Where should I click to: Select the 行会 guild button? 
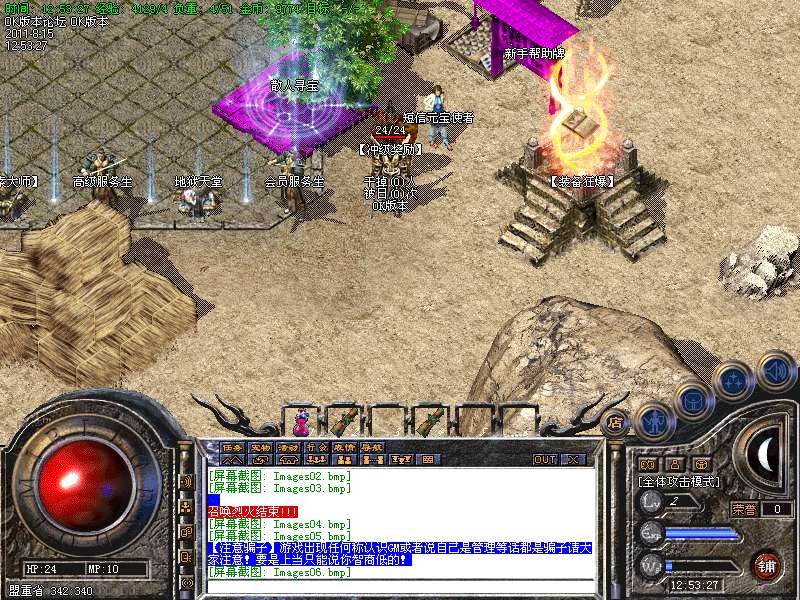316,447
